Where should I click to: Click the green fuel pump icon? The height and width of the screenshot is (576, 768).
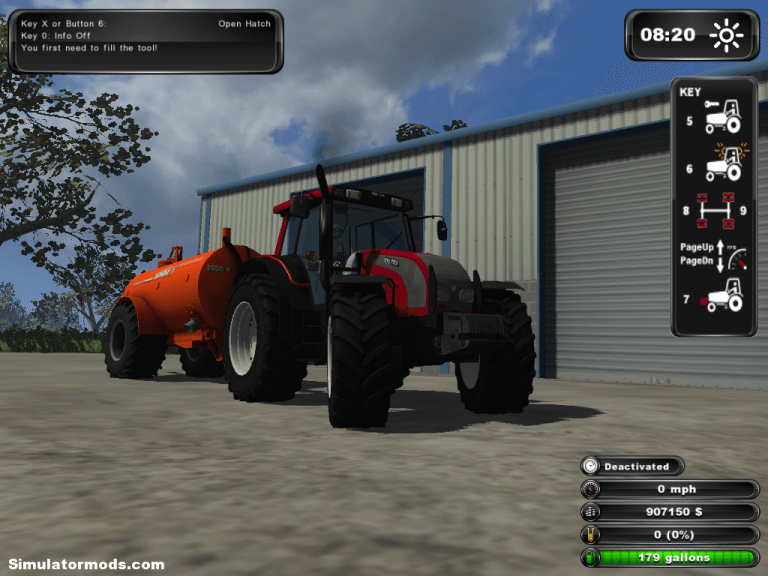pos(590,557)
